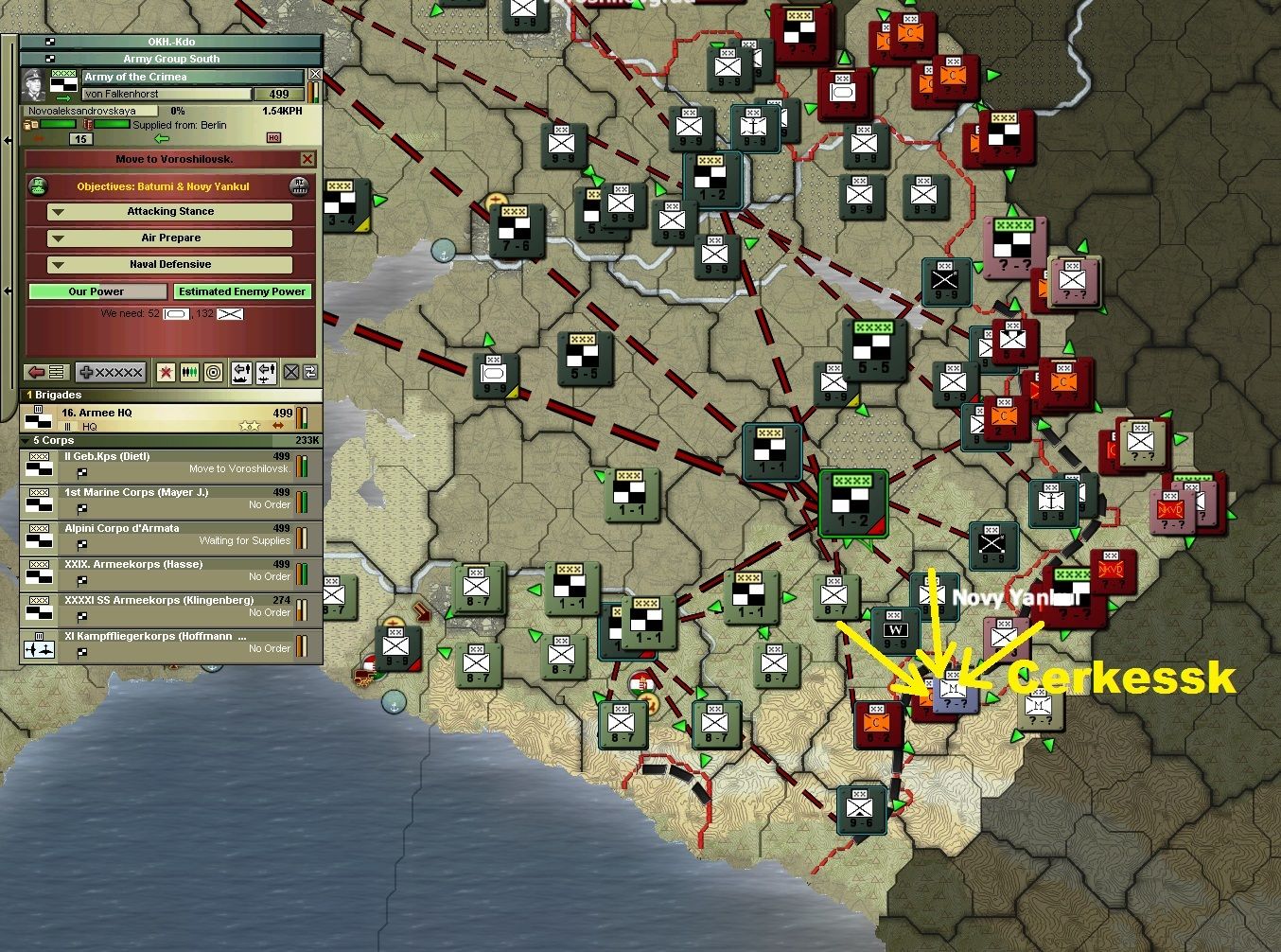Click the HQ marker icon near supply info
Screen dimensions: 1281x952
(x=275, y=137)
